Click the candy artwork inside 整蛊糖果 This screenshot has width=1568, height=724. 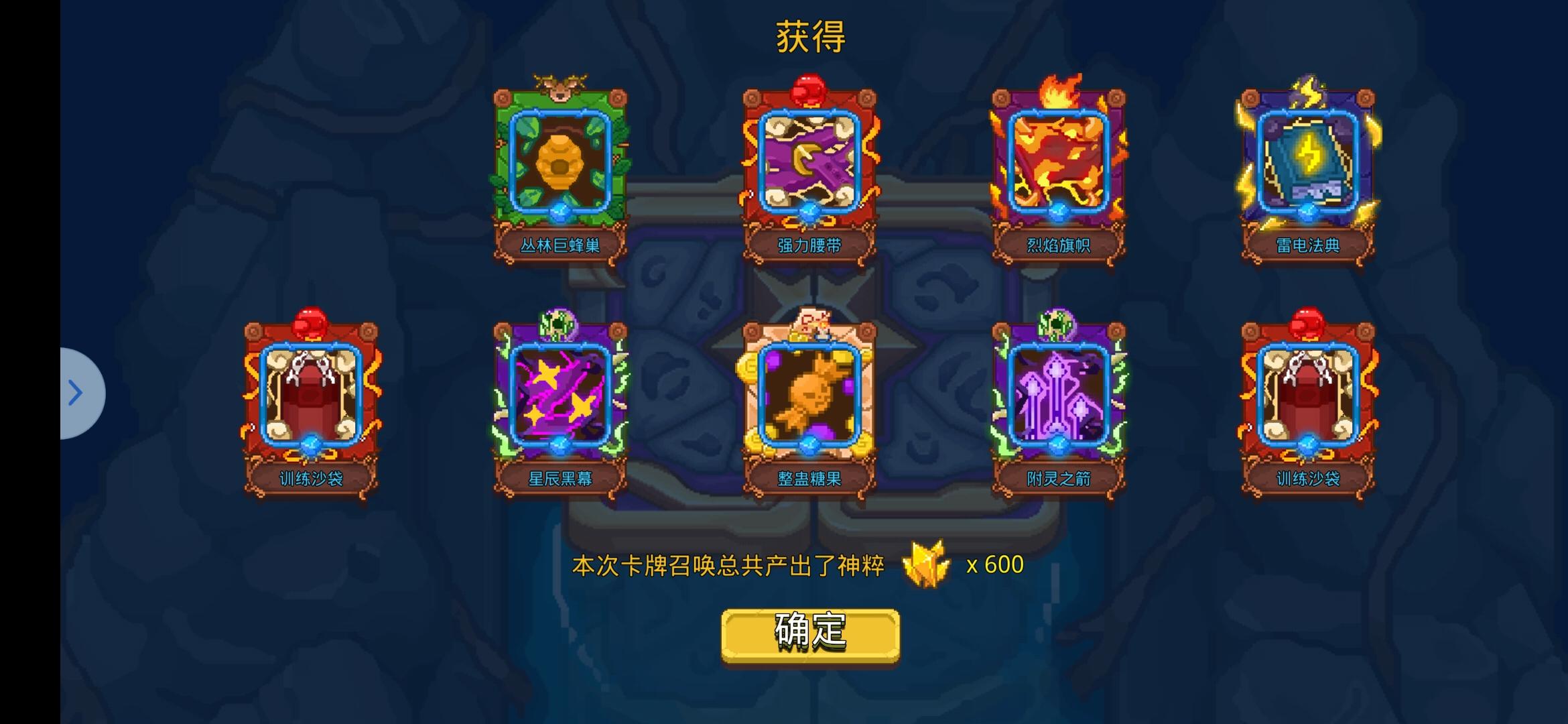coord(809,398)
